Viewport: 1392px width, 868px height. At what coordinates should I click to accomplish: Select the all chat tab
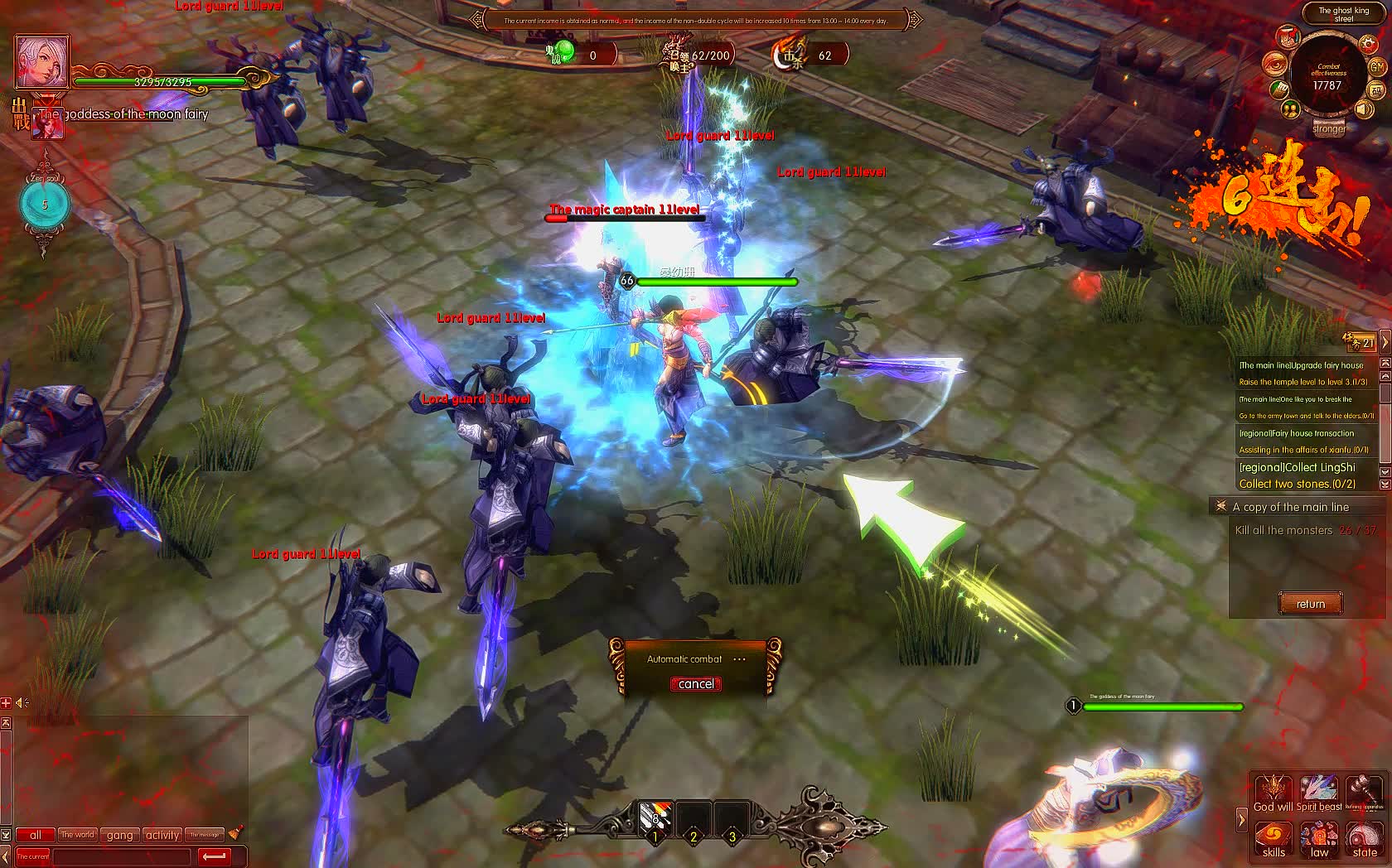point(35,835)
